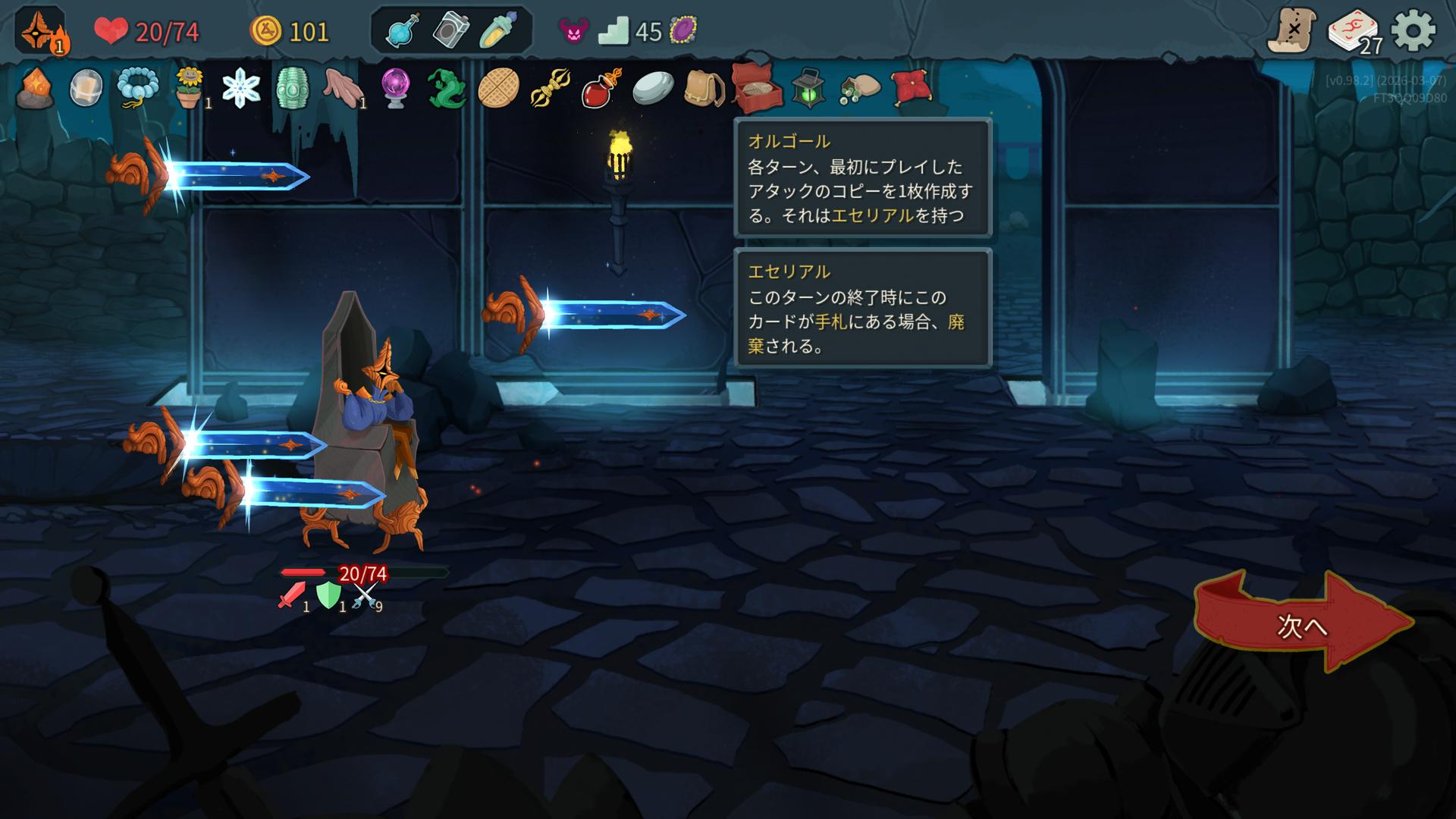Viewport: 1456px width, 819px height.
Task: Inspect the sunflower pot relic
Action: (189, 88)
